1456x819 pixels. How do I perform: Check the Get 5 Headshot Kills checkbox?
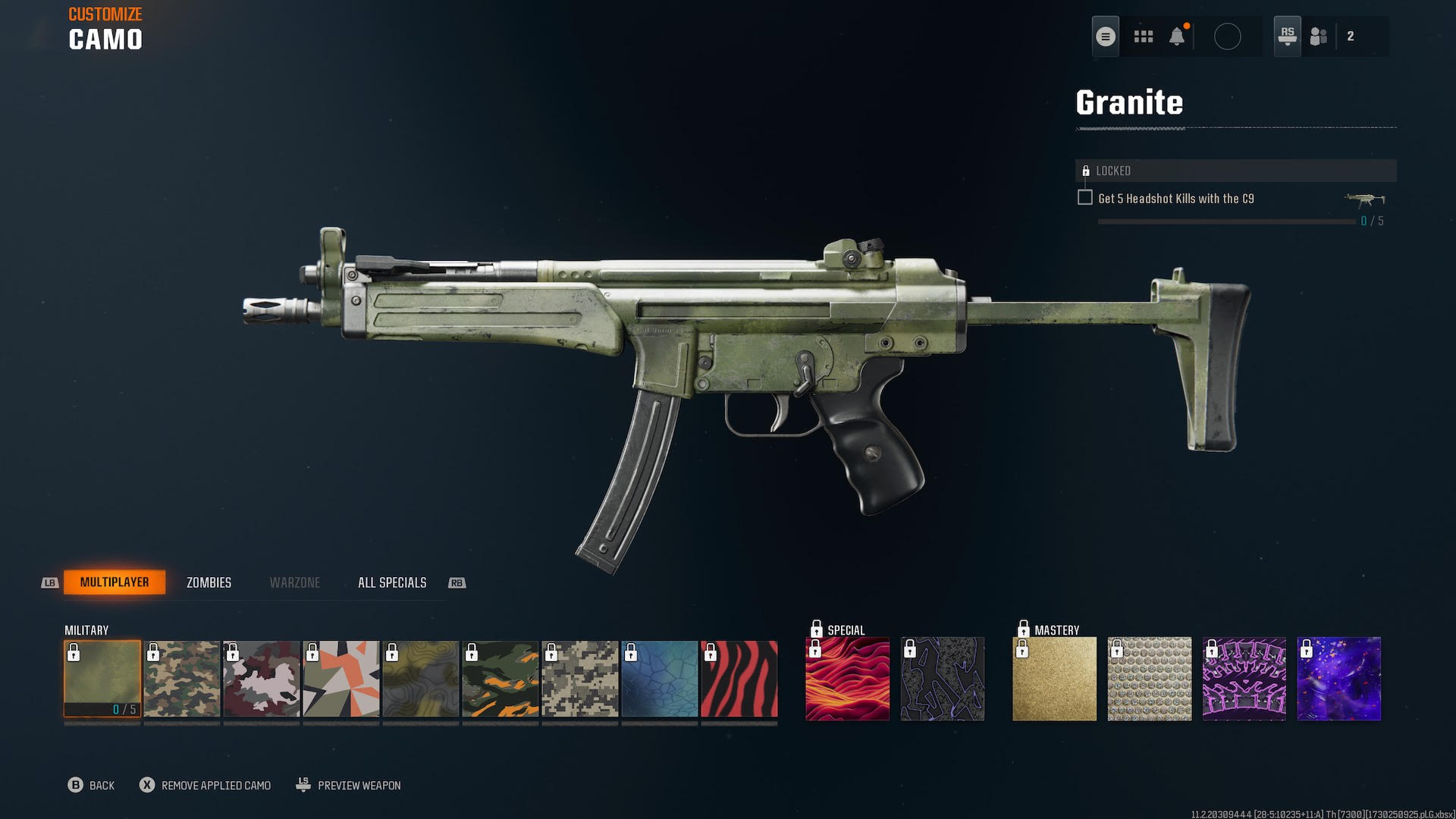[1085, 196]
